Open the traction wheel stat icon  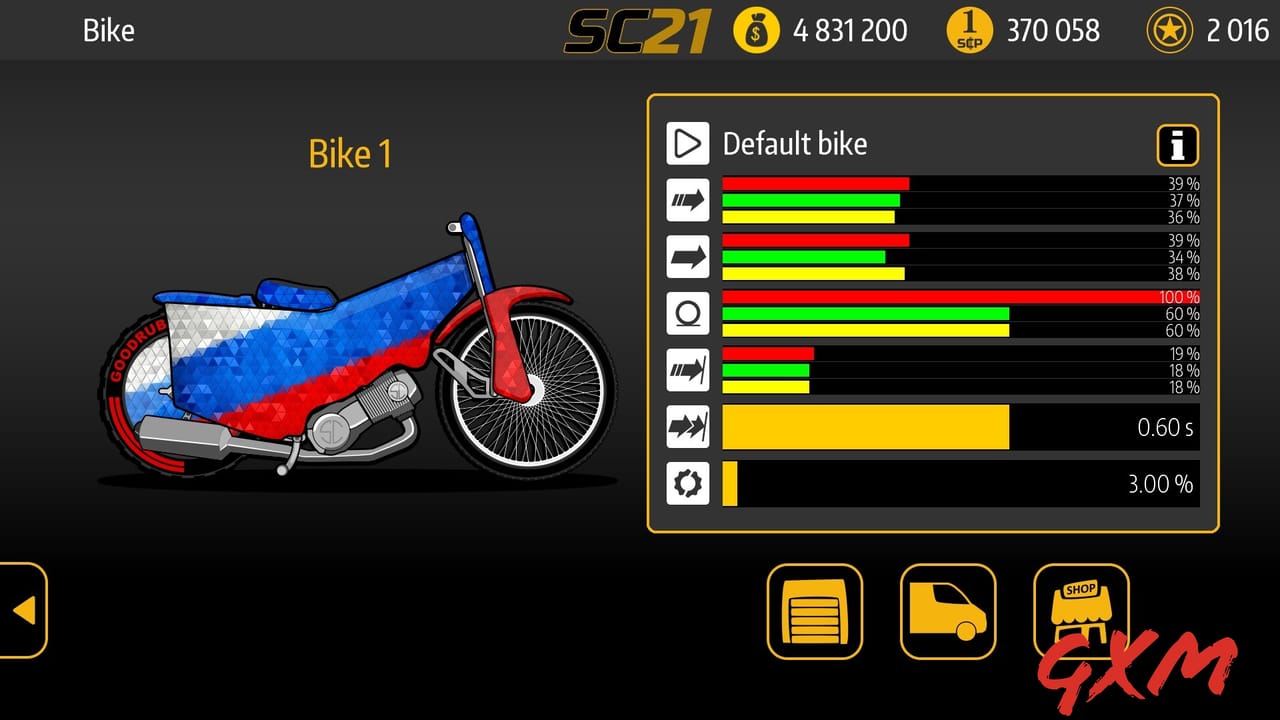coord(688,313)
